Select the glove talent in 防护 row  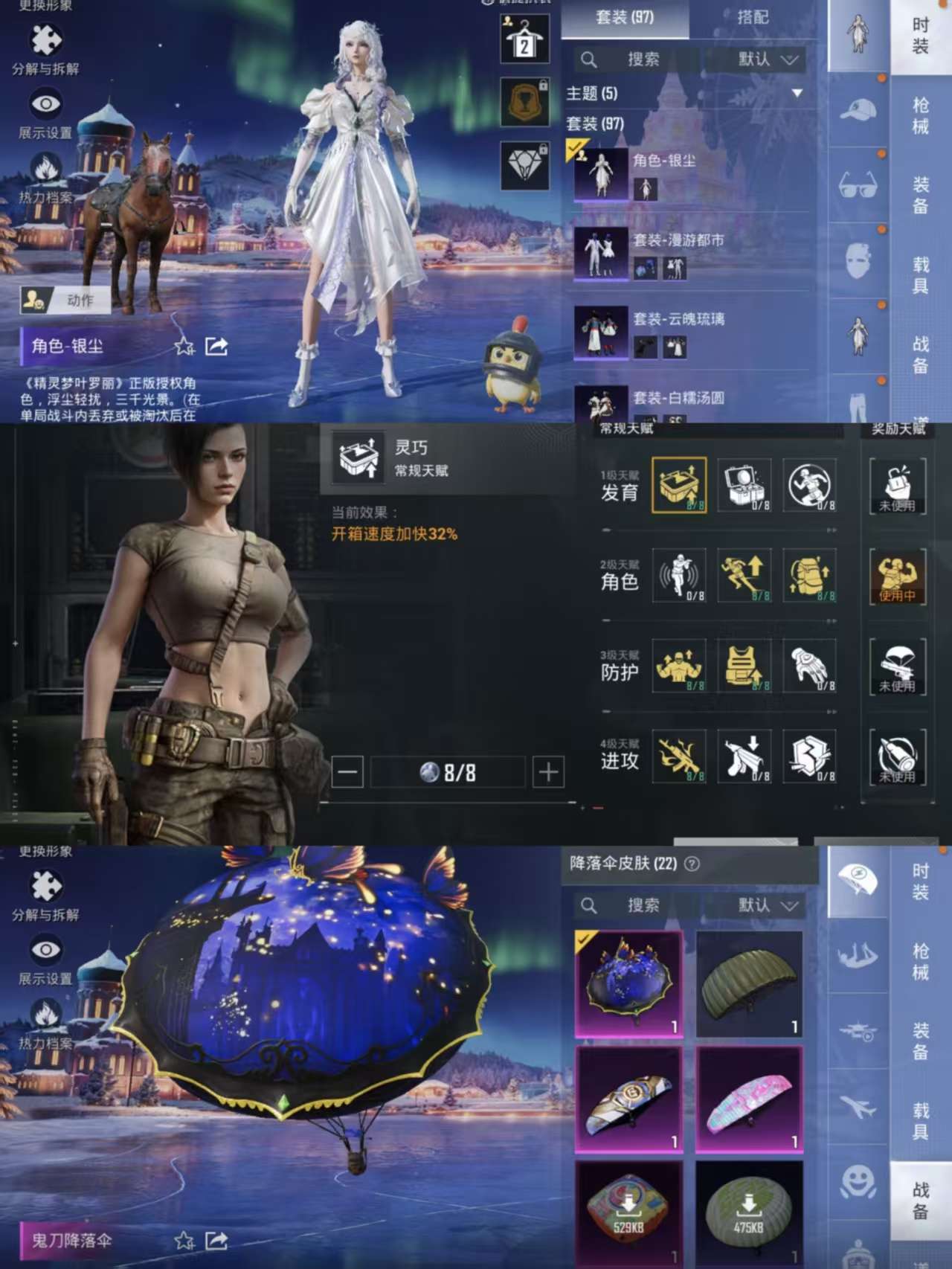point(810,666)
